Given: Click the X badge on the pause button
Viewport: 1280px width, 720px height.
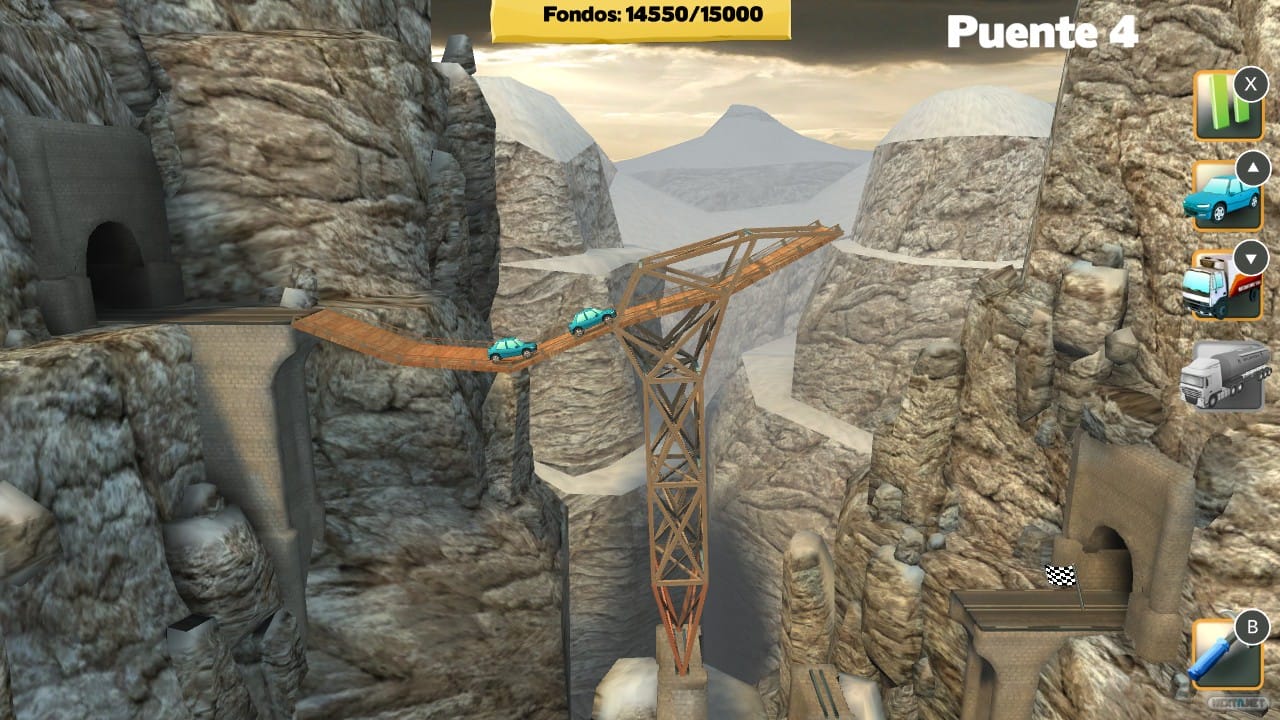Looking at the screenshot, I should click(x=1249, y=85).
